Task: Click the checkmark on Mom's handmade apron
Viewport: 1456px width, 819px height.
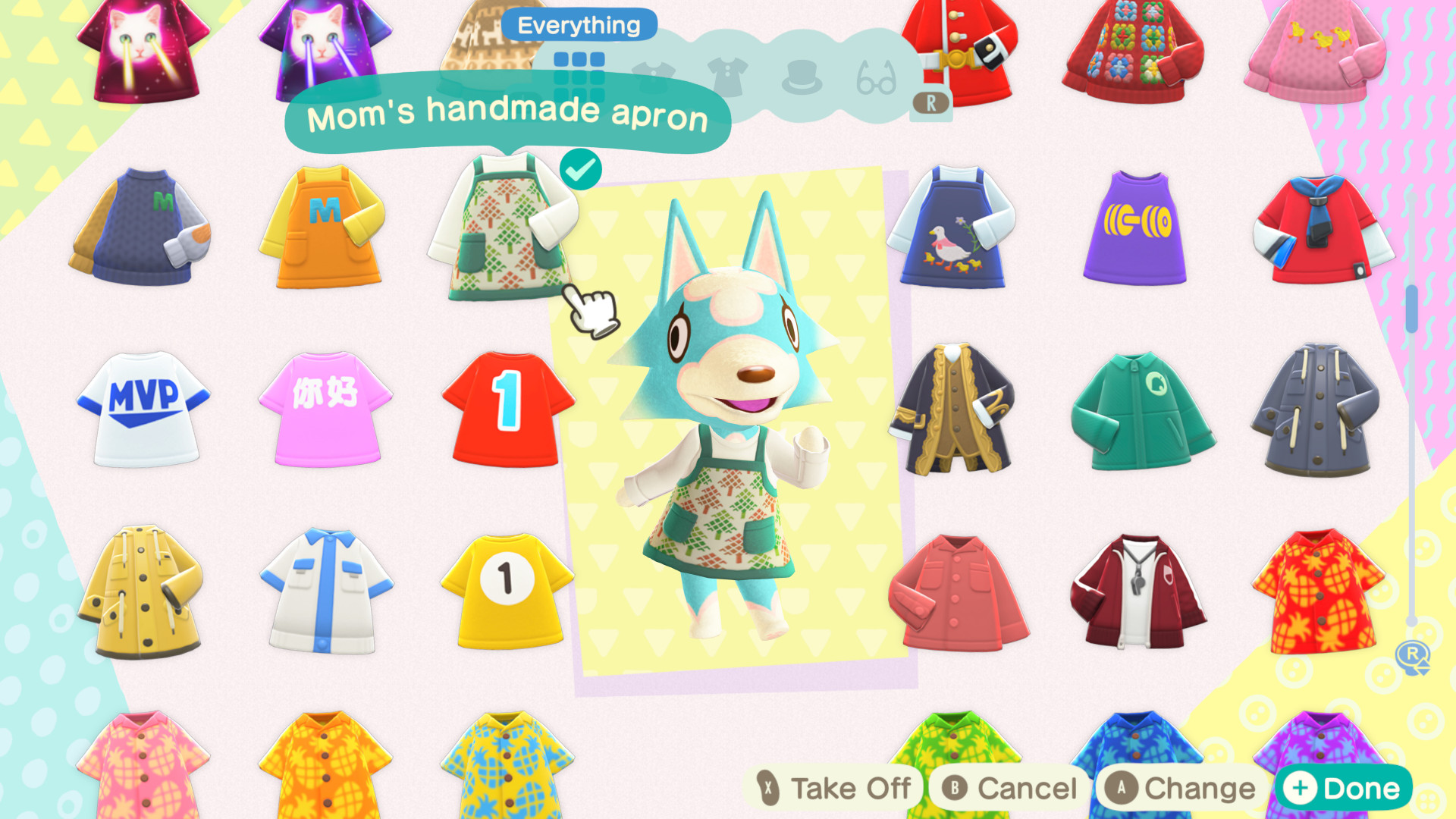Action: (581, 168)
